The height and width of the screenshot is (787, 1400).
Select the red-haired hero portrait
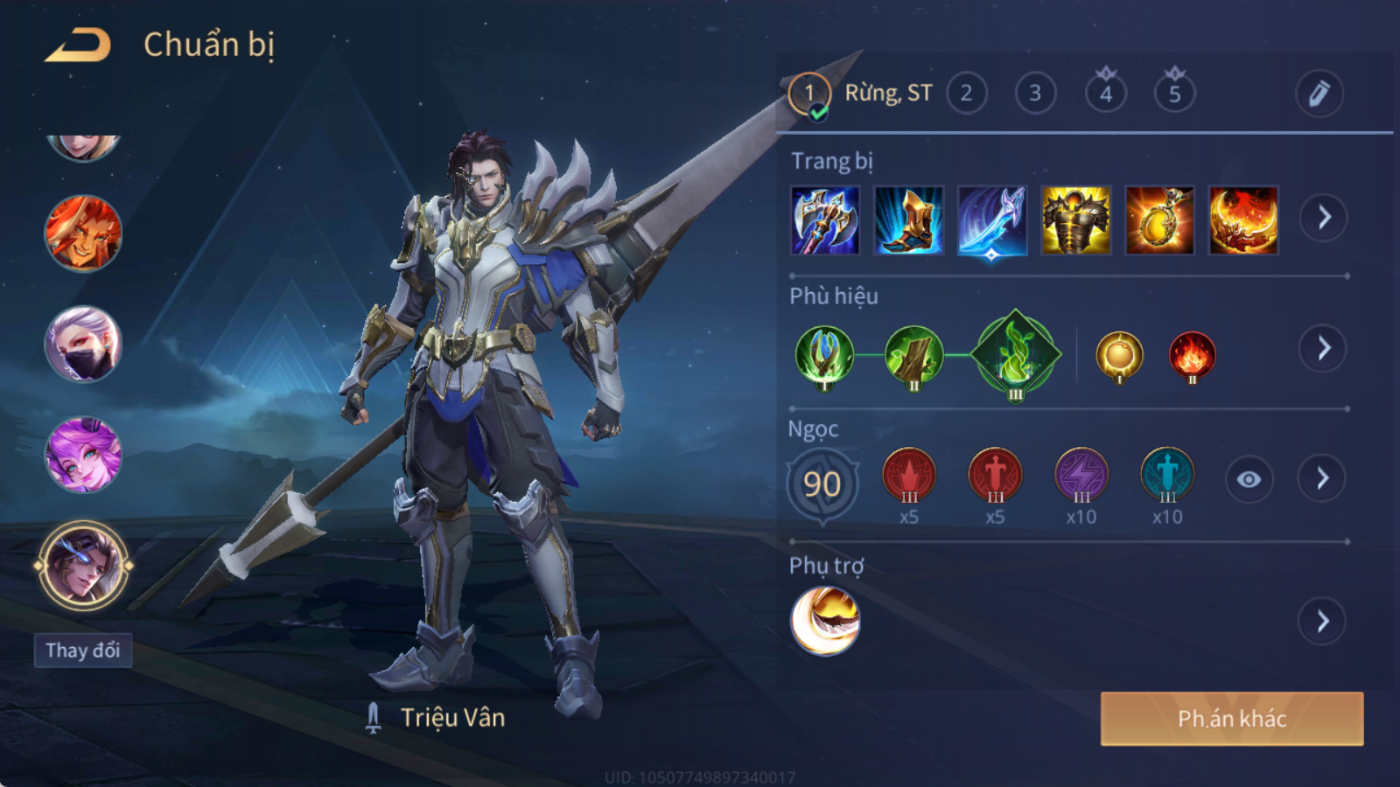pyautogui.click(x=83, y=233)
